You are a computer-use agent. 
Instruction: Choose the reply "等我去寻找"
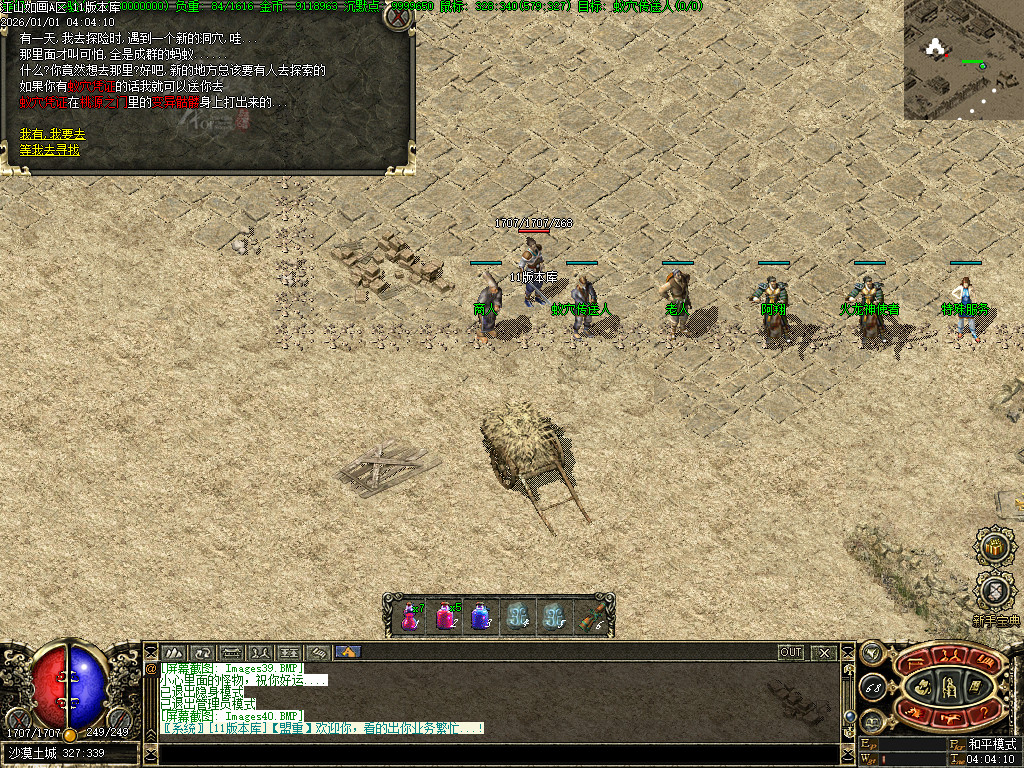[50, 150]
